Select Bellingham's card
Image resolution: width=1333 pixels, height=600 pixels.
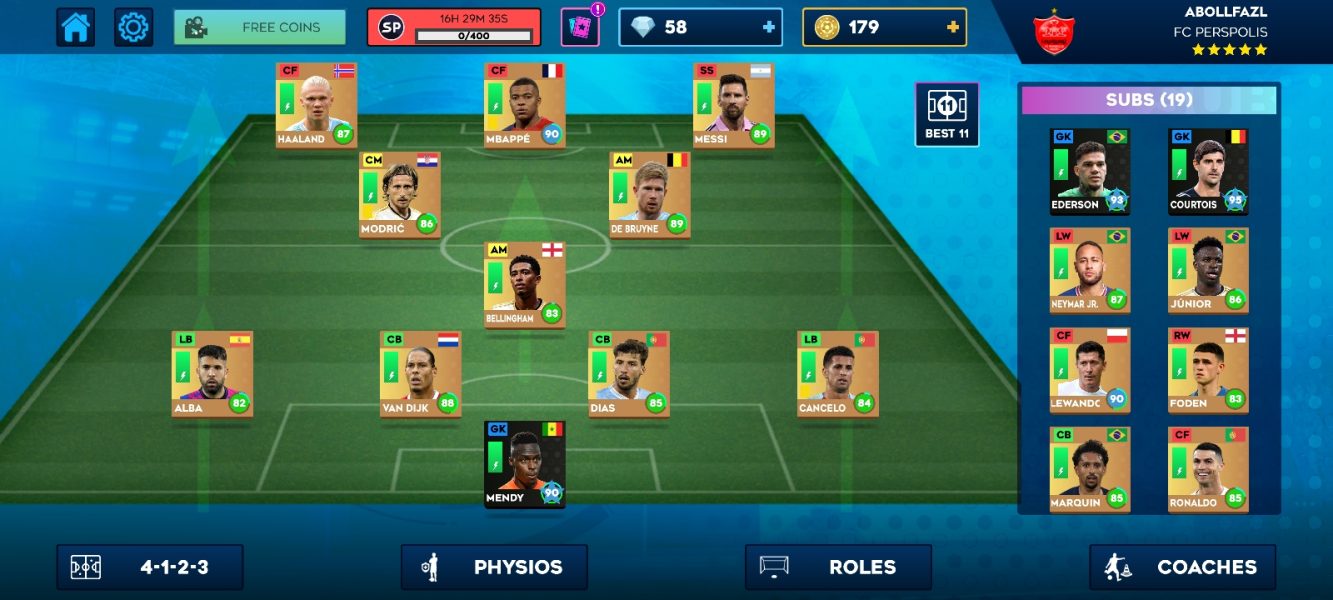pos(524,284)
